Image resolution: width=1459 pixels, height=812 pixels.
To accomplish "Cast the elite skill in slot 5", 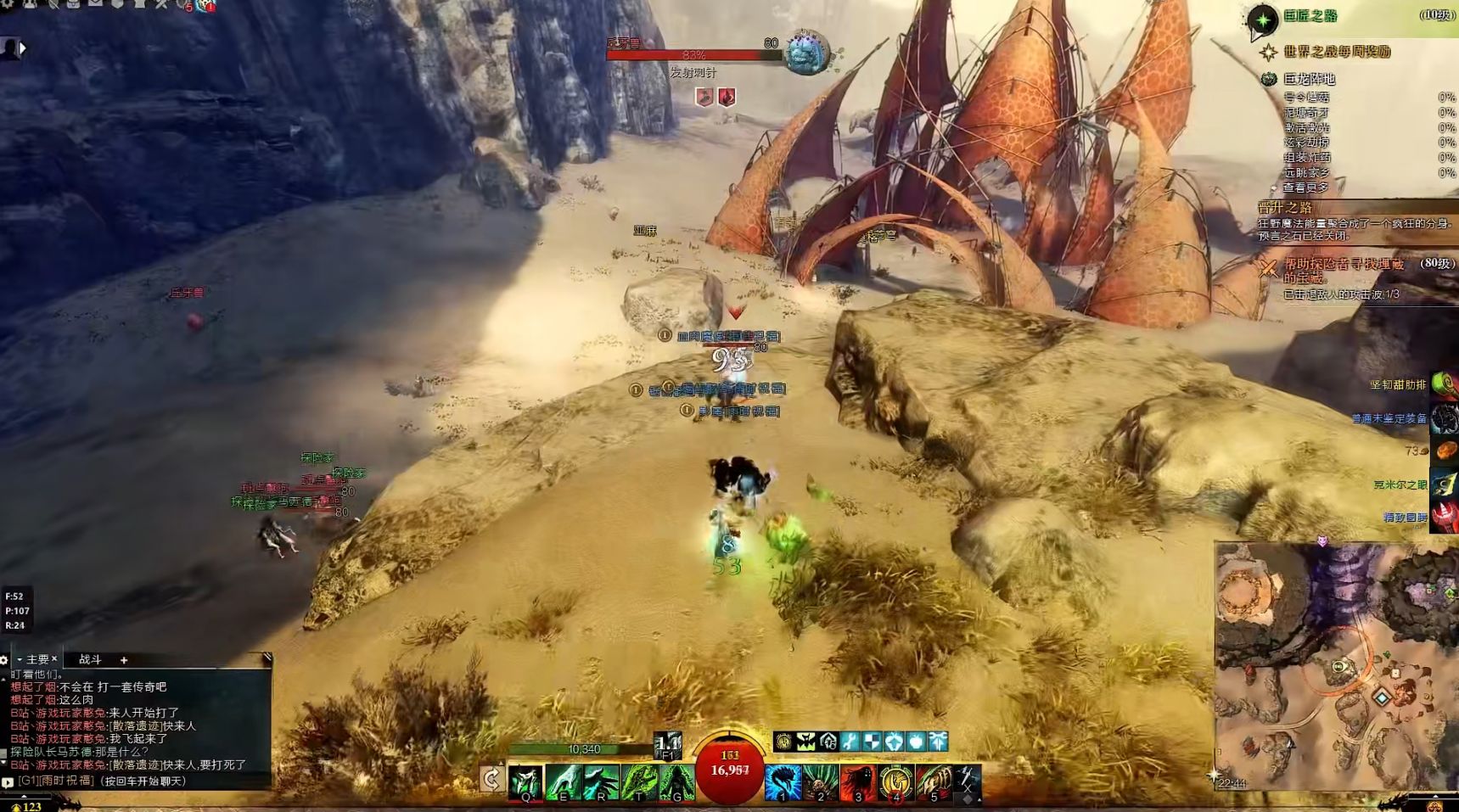I will [934, 781].
